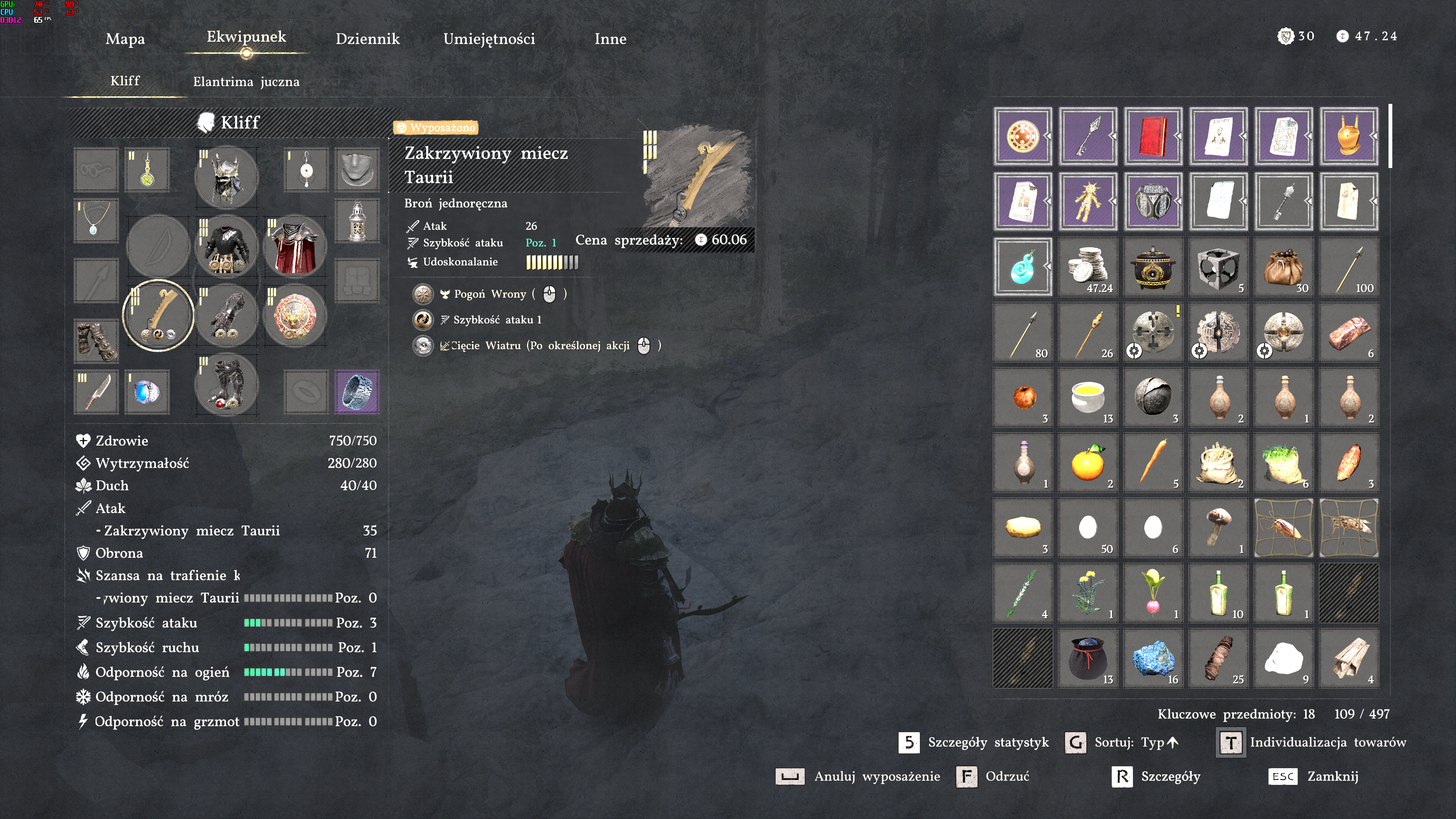
Task: Switch to Elantrima juczna inventory
Action: coord(246,82)
